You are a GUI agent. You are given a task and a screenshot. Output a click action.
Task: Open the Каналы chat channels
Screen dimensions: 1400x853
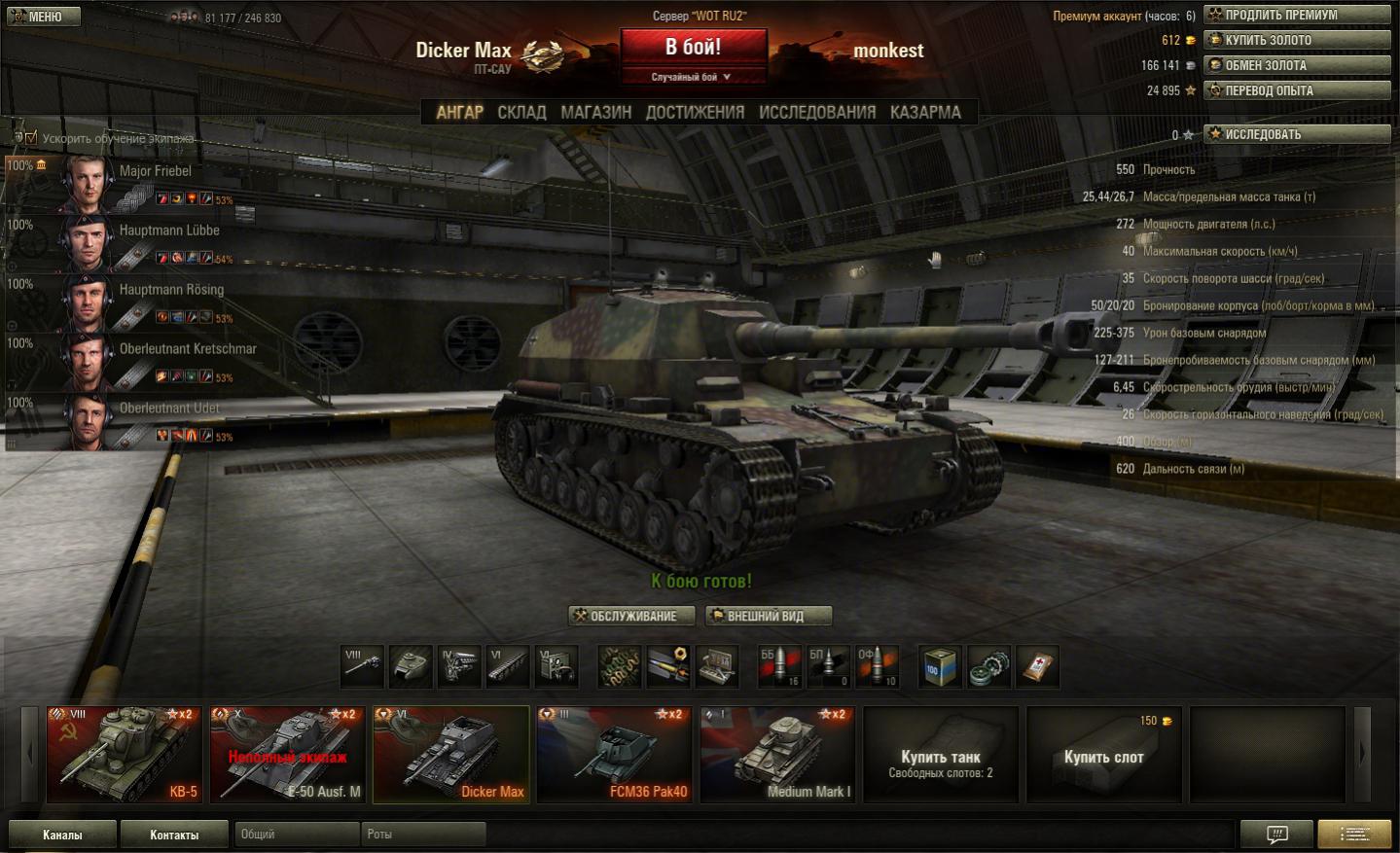(62, 835)
